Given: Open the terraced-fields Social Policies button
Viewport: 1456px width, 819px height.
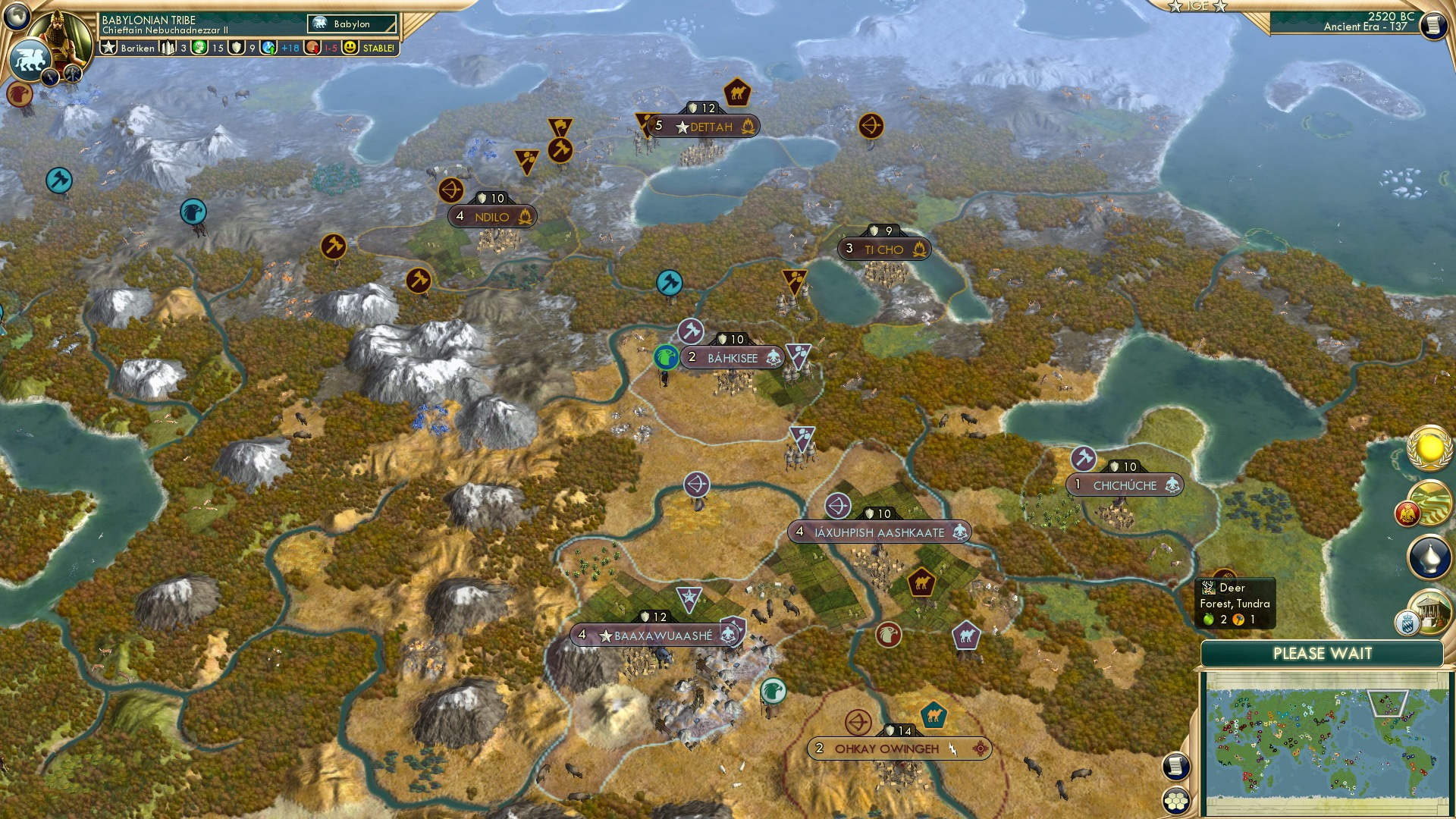Looking at the screenshot, I should (1429, 500).
